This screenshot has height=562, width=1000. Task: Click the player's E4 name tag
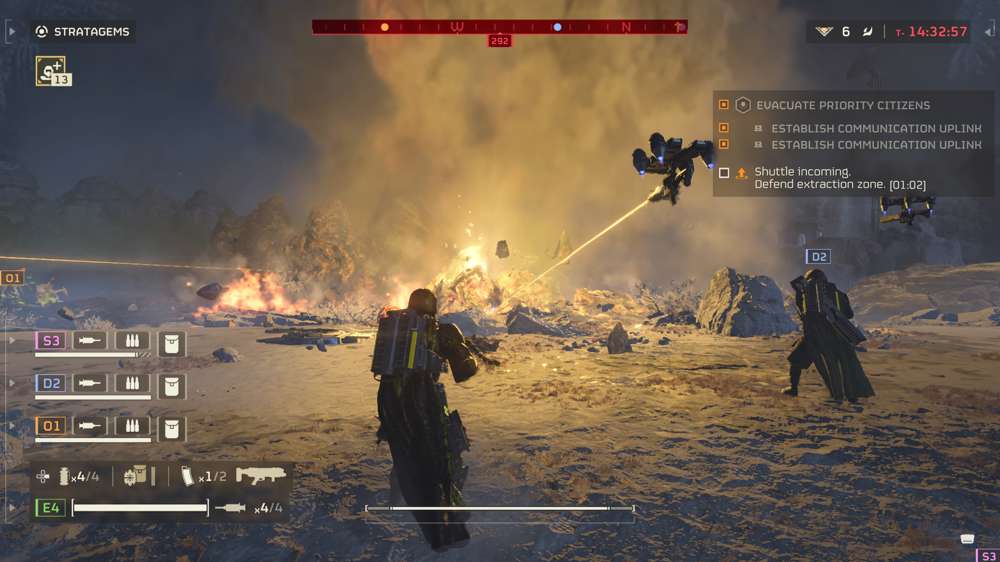(51, 508)
